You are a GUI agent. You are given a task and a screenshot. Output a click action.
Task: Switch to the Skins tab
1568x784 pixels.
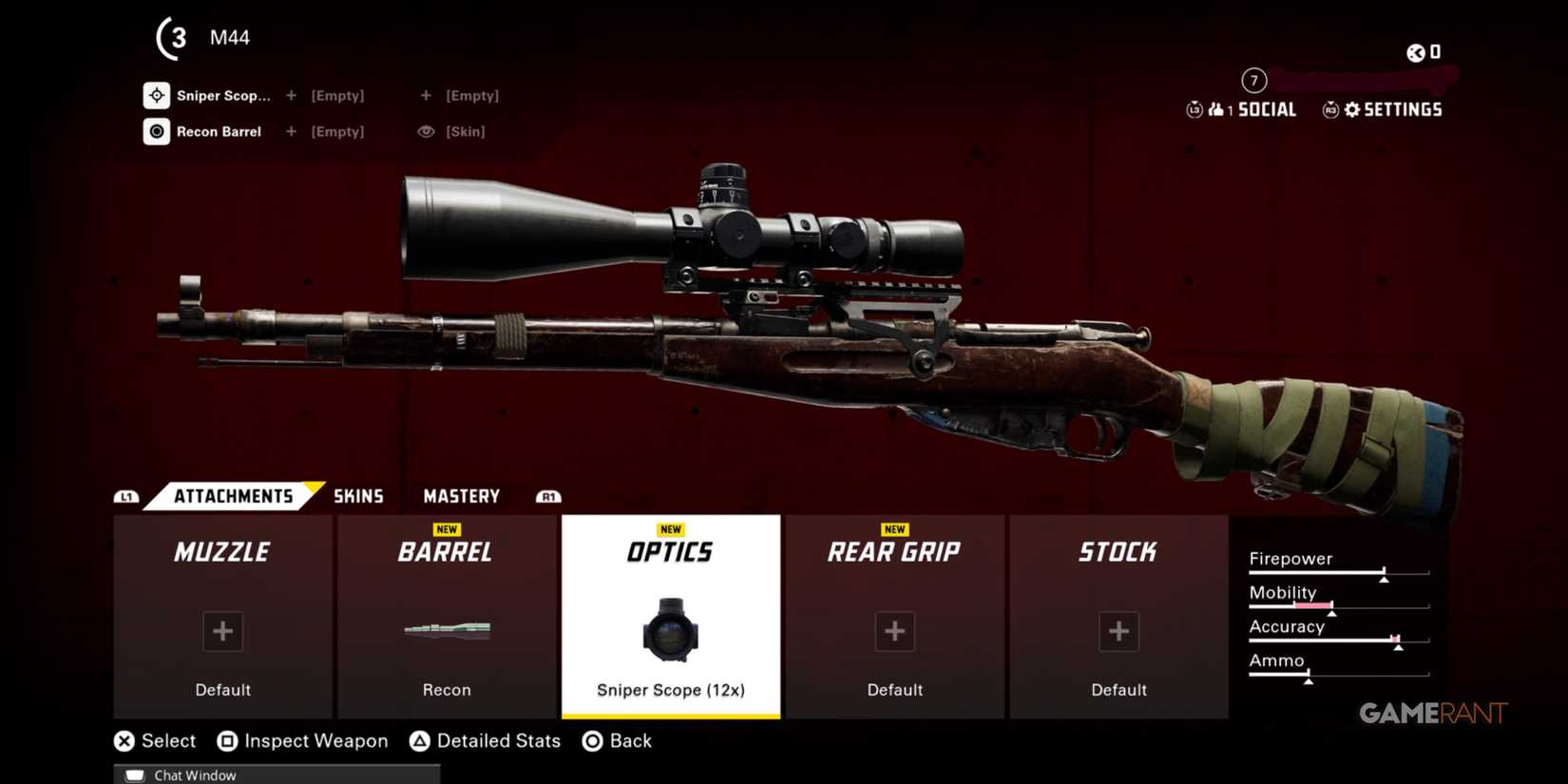[x=358, y=495]
